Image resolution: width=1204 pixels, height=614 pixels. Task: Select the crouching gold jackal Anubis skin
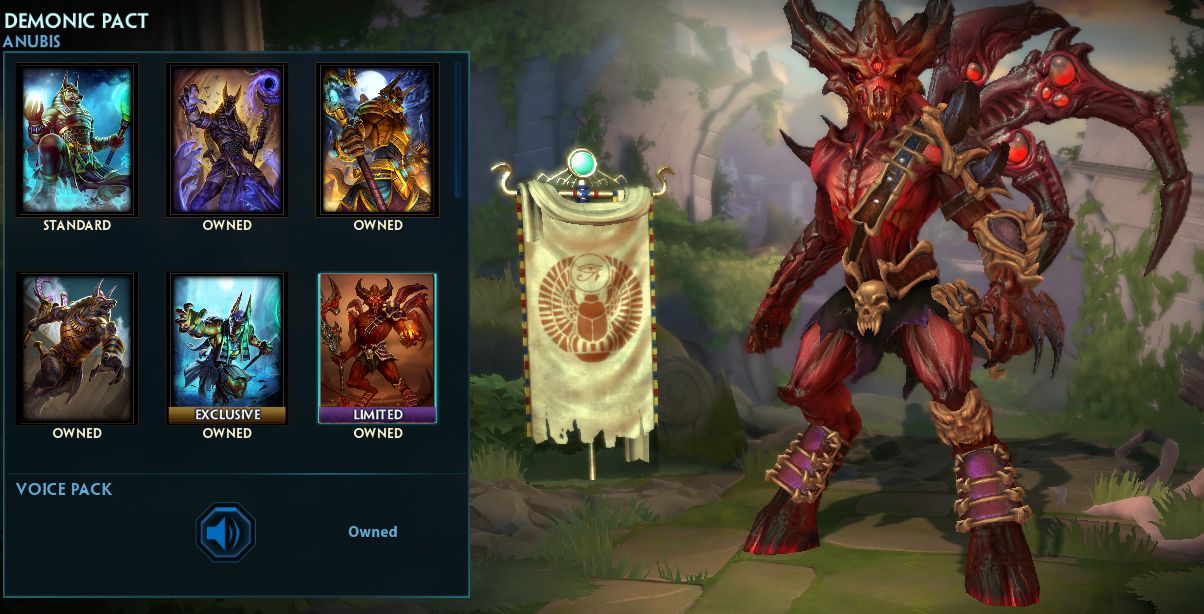point(77,348)
